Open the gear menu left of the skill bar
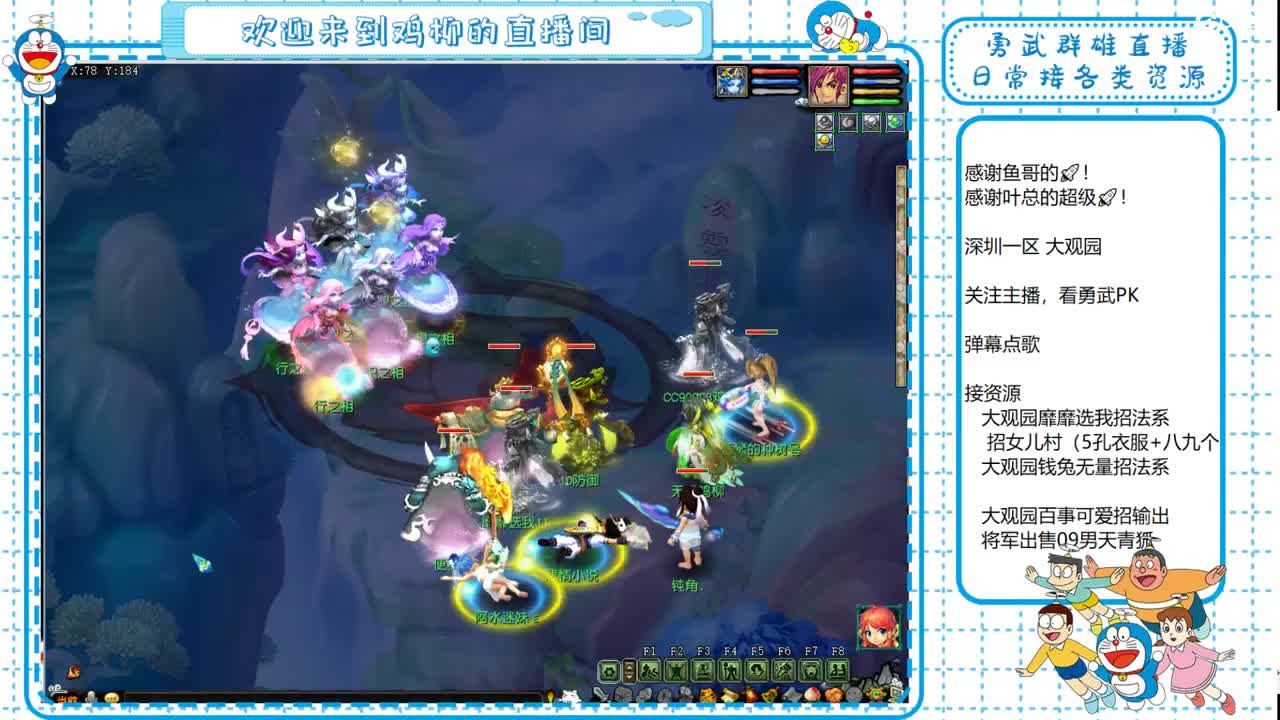The image size is (1280, 720). [x=609, y=668]
